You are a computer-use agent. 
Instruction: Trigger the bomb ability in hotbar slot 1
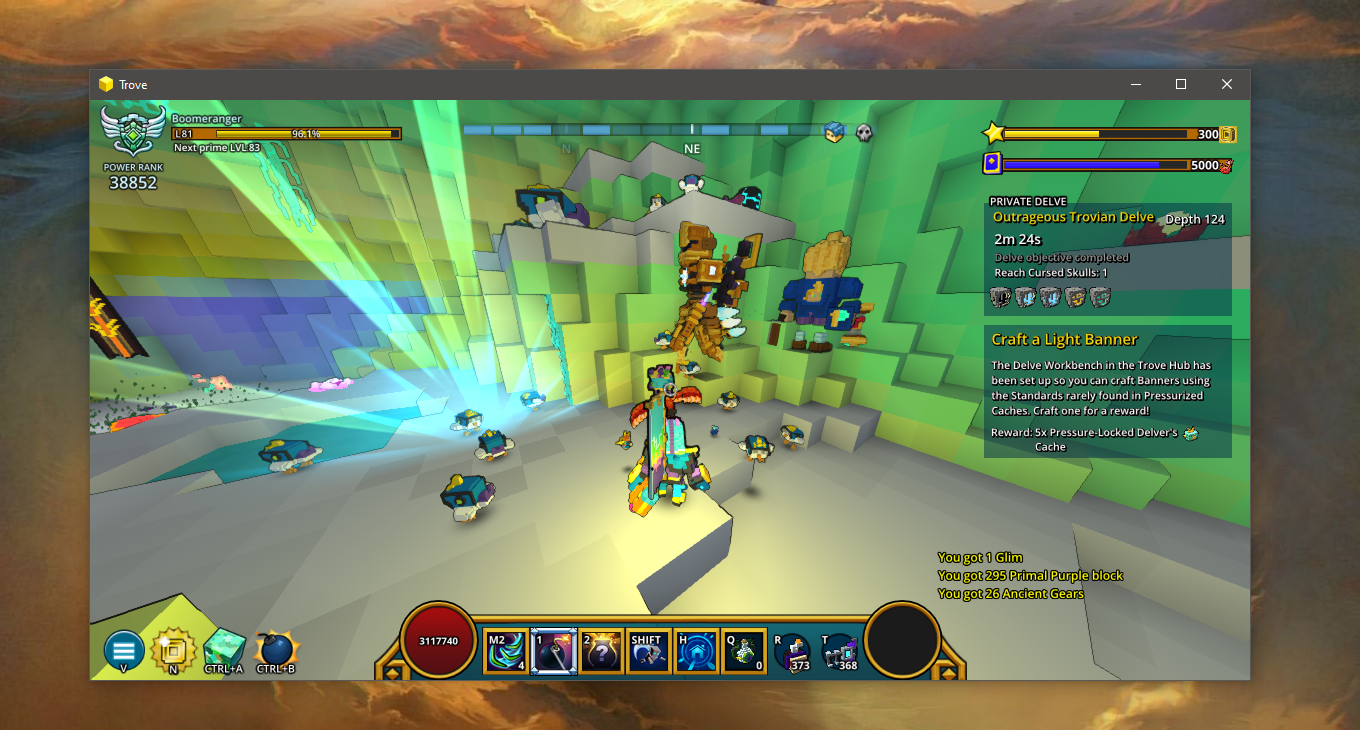coord(554,650)
